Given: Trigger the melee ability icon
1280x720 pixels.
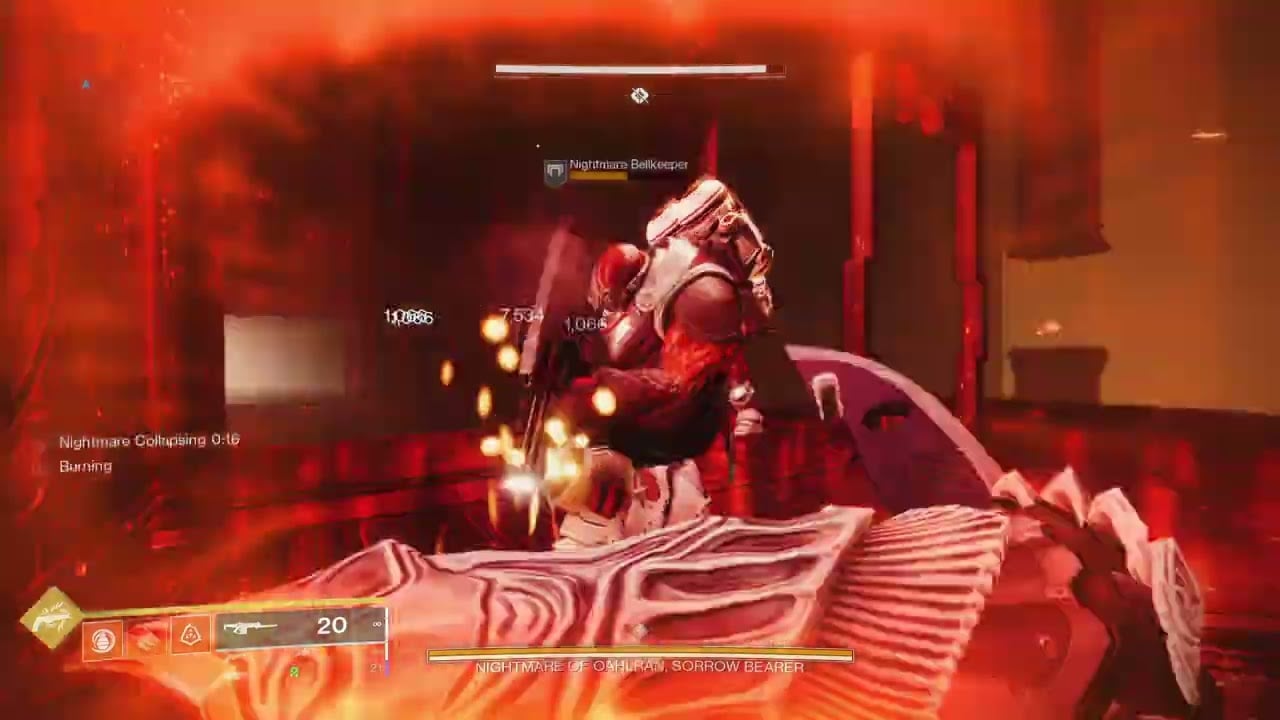Looking at the screenshot, I should tap(147, 638).
